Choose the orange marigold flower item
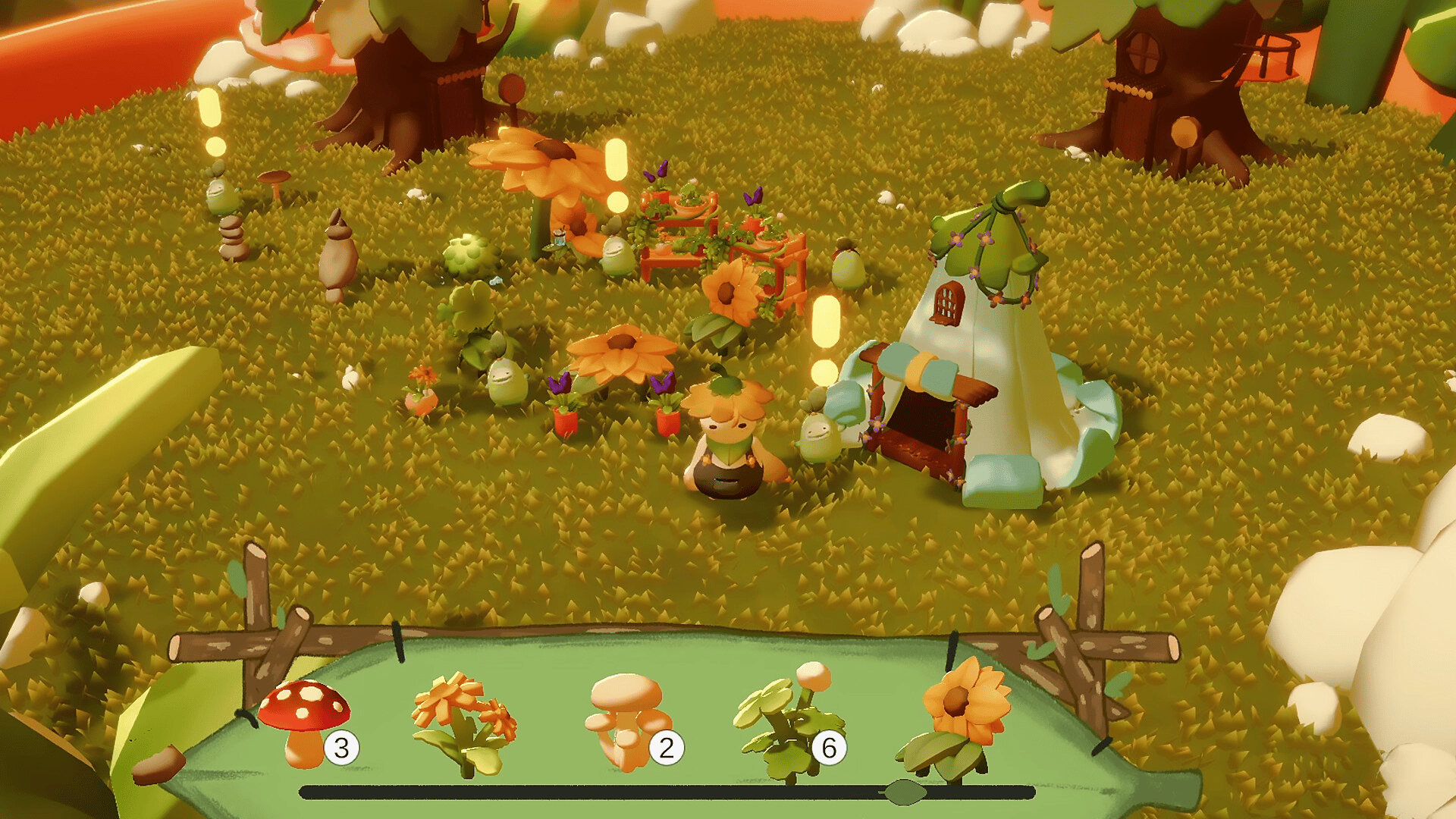The height and width of the screenshot is (819, 1456). (x=464, y=722)
